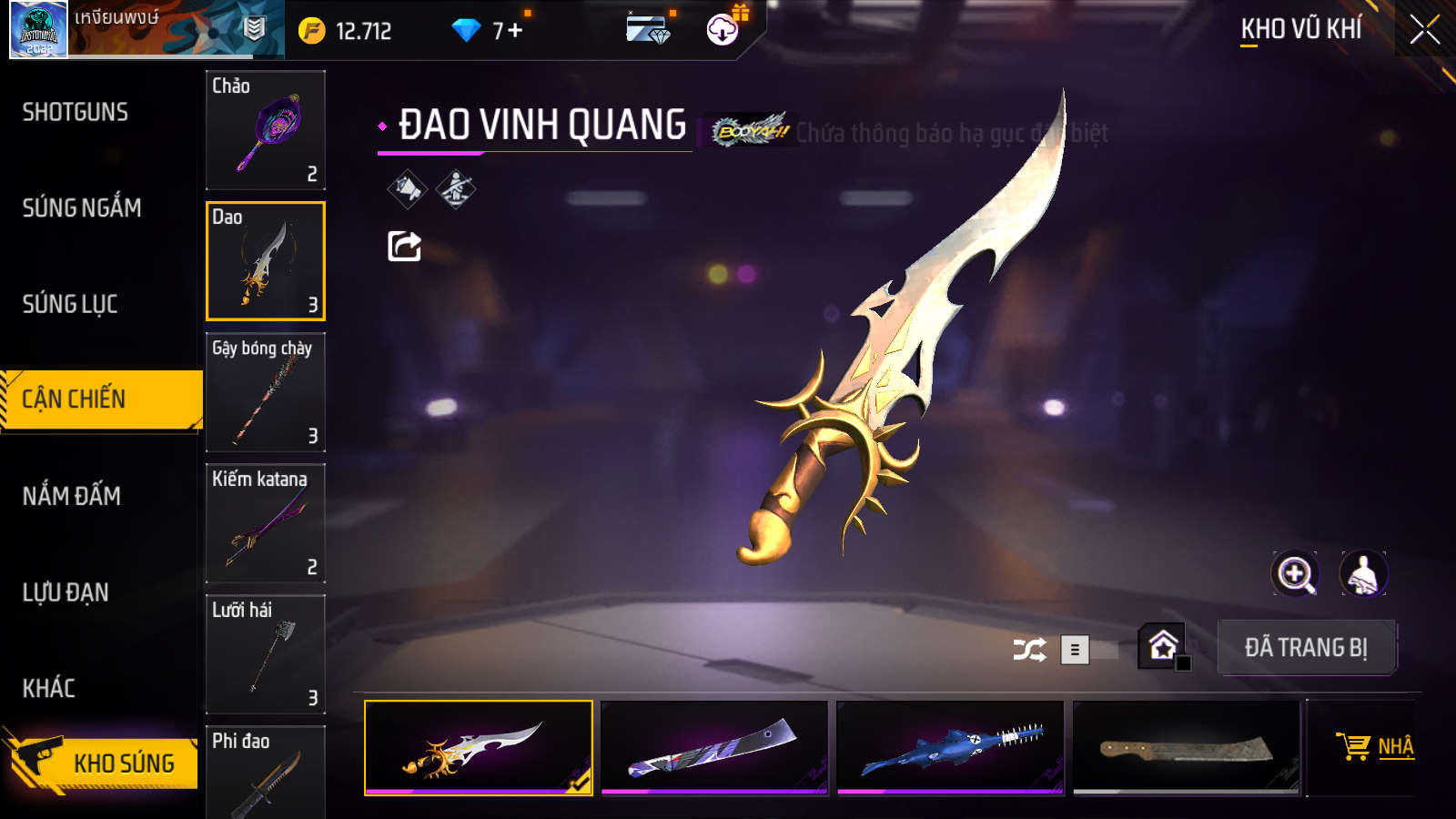
Task: Add diamonds with the plus button
Action: [x=515, y=31]
